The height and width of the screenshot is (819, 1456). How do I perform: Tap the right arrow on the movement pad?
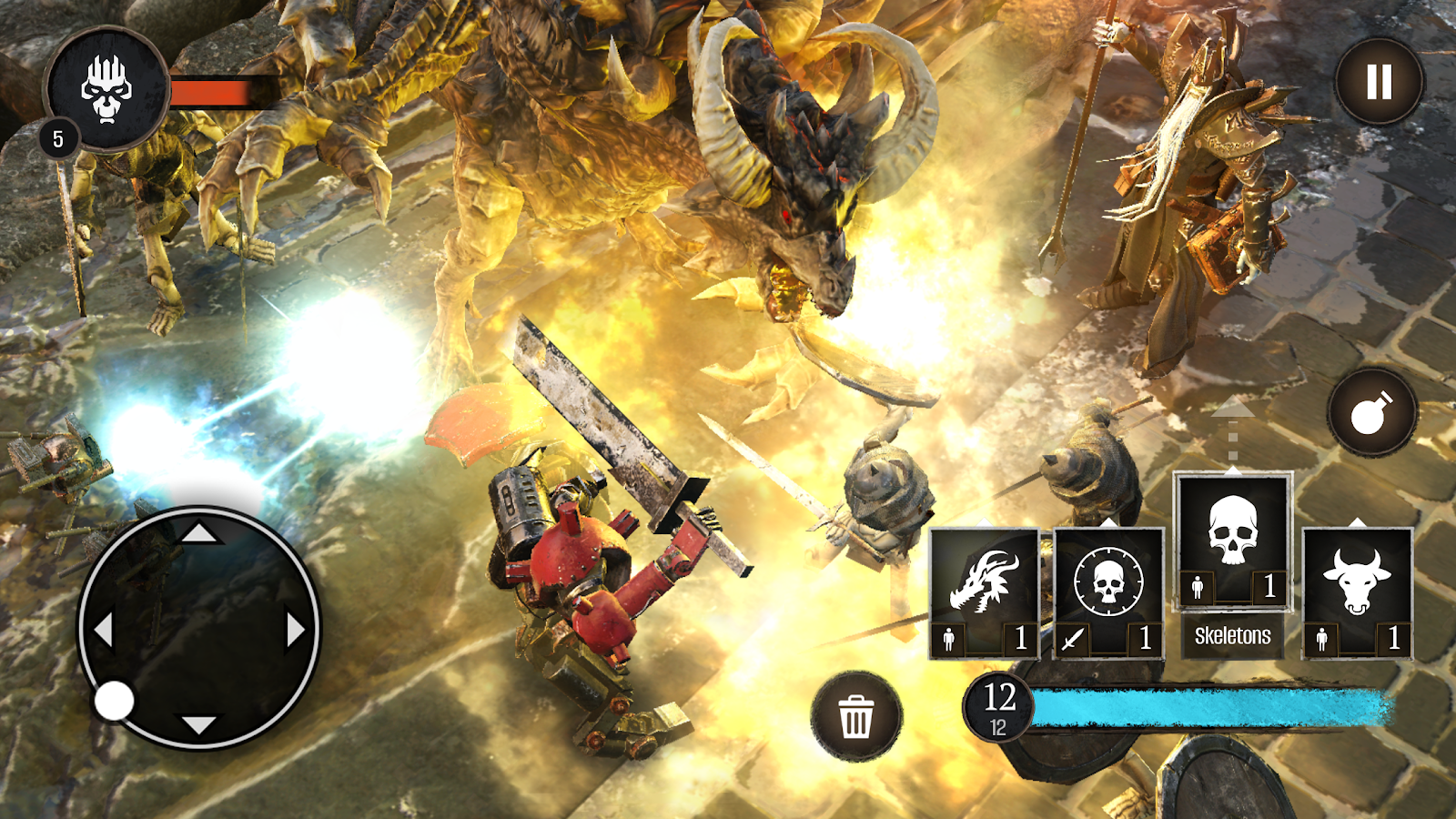coord(295,630)
